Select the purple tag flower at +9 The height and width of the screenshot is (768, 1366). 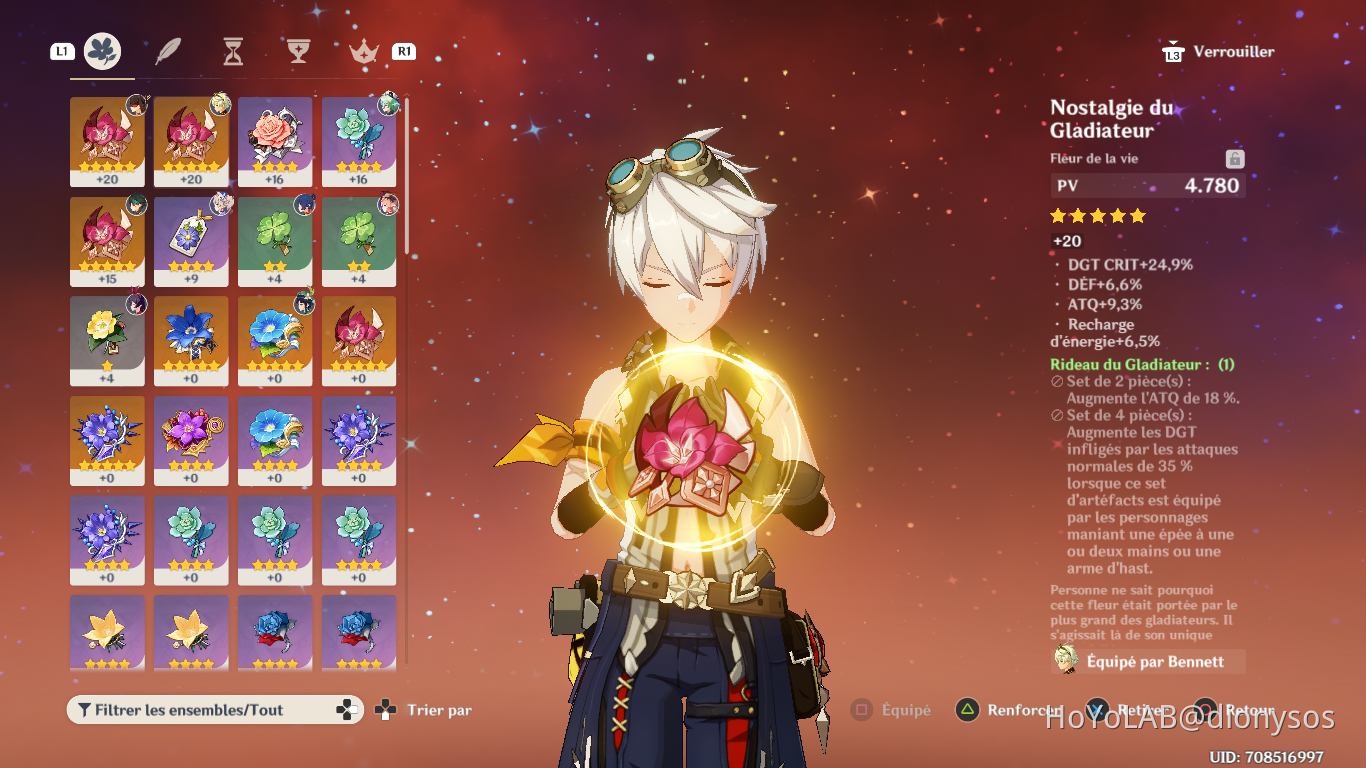(x=191, y=241)
